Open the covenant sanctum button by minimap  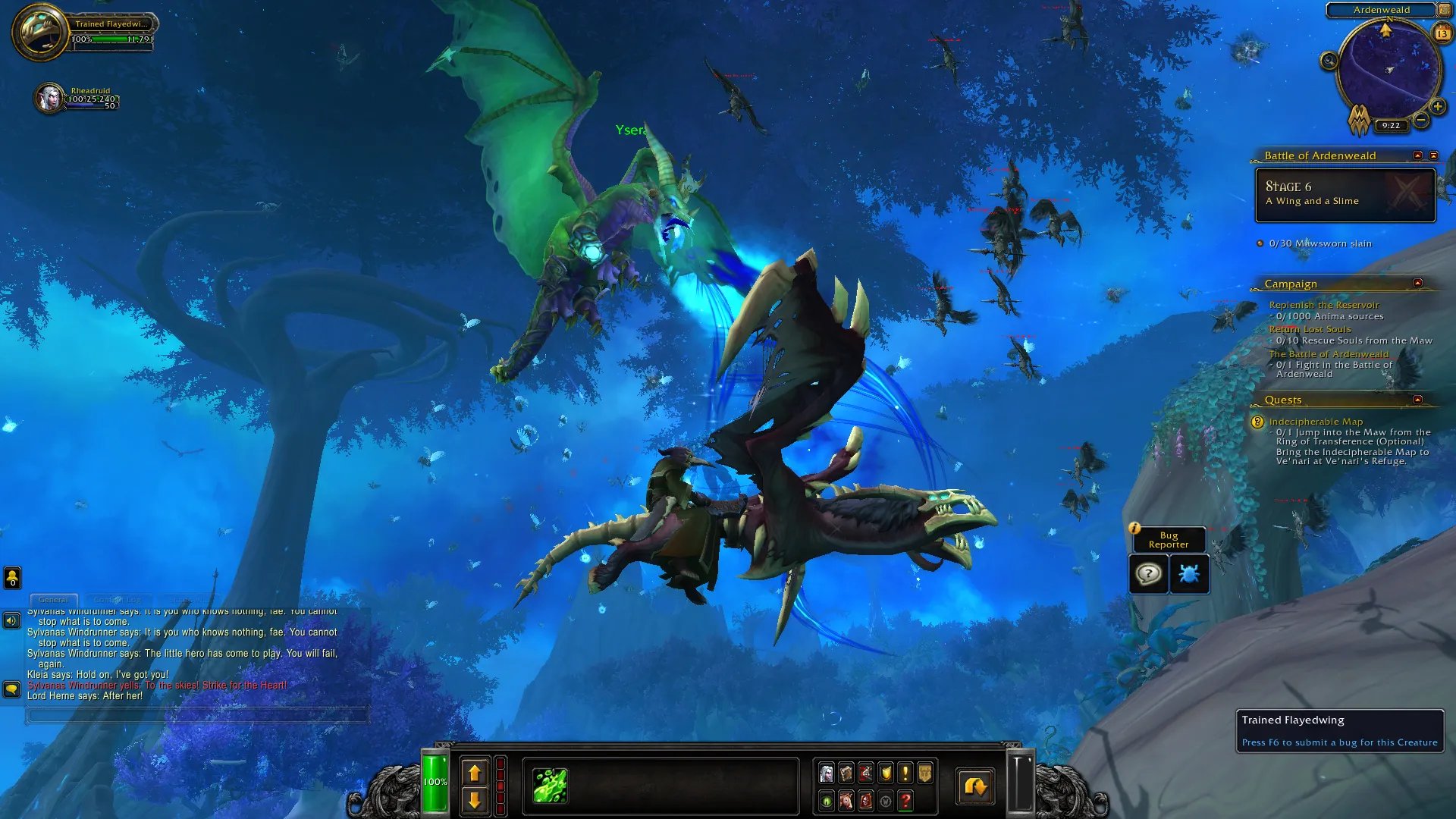(1358, 119)
